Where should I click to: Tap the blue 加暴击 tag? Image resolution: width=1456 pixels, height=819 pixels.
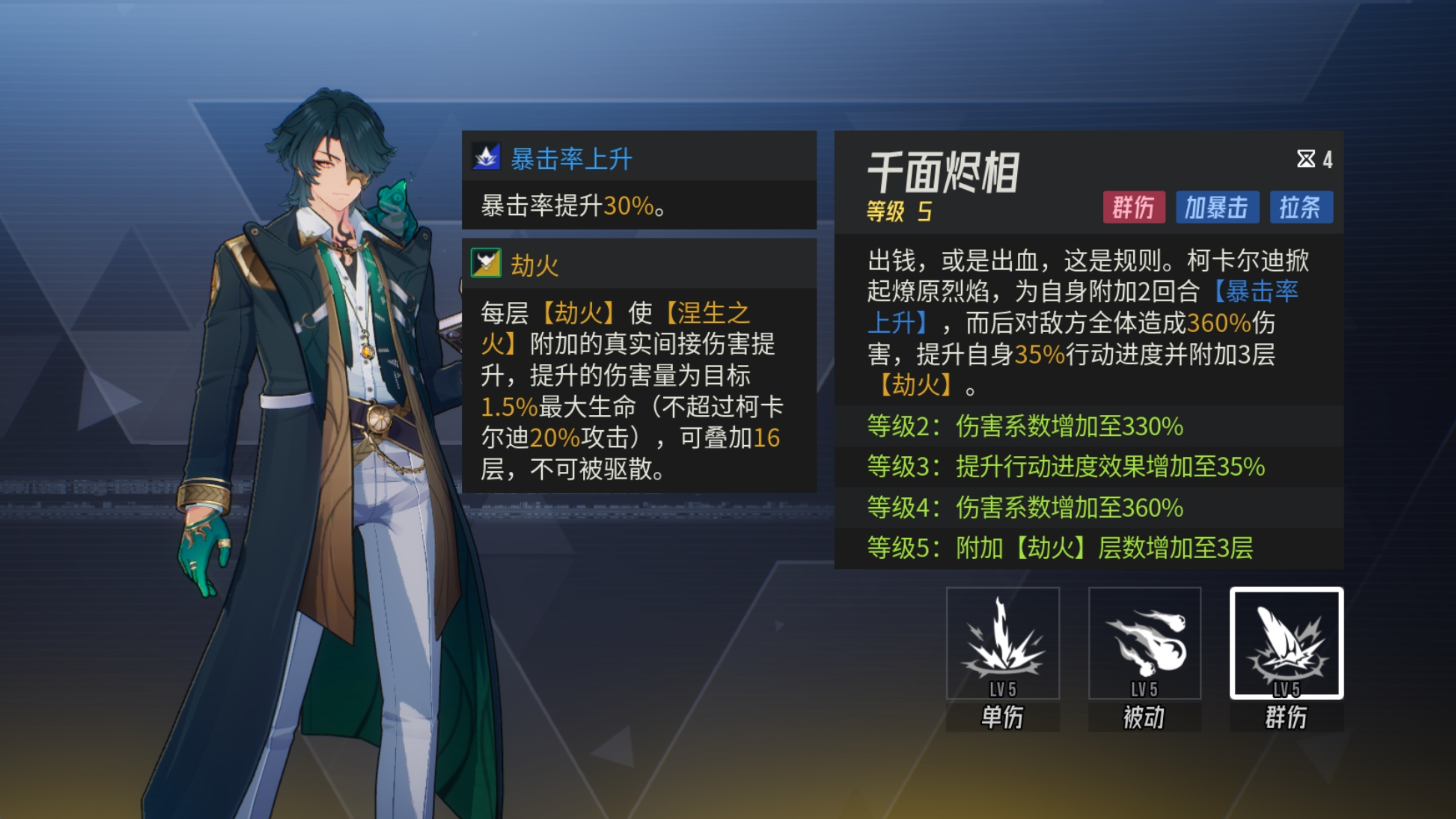click(1217, 207)
